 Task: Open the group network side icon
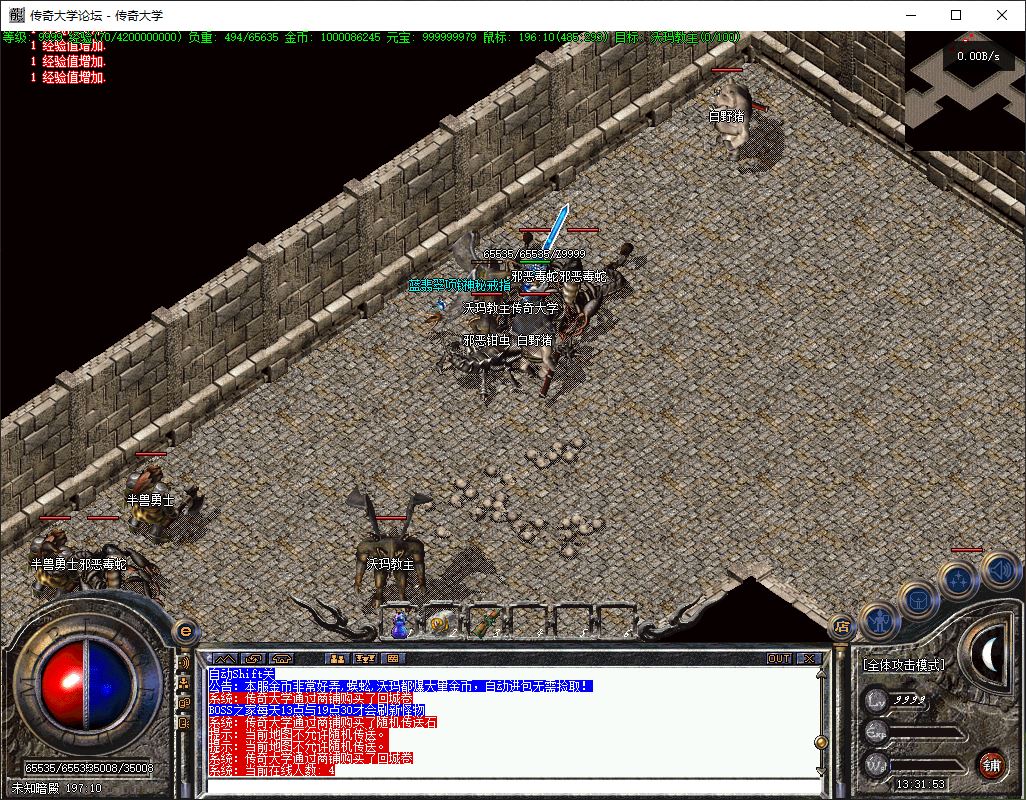click(x=184, y=682)
